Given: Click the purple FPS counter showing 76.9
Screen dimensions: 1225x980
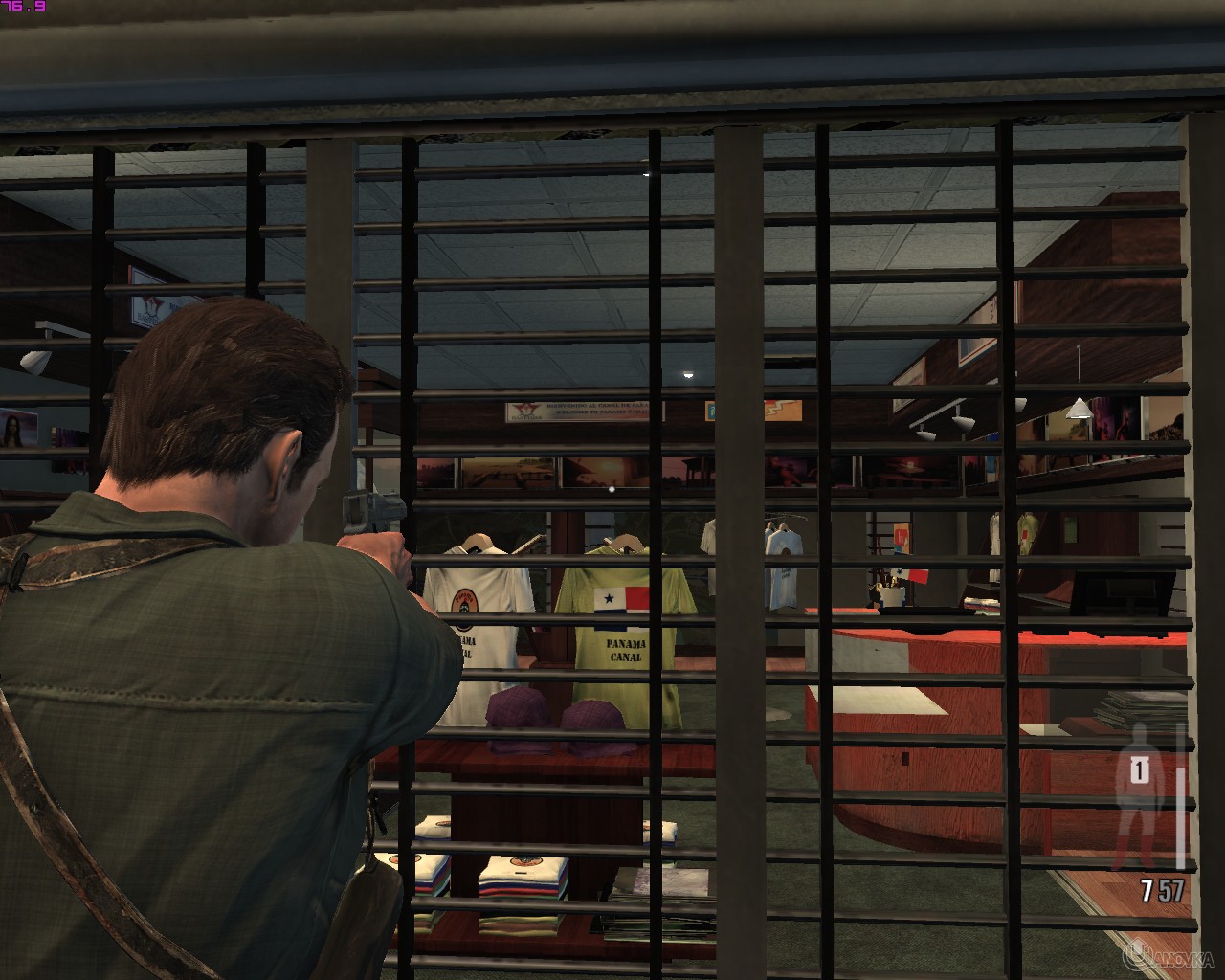Looking at the screenshot, I should coord(21,8).
